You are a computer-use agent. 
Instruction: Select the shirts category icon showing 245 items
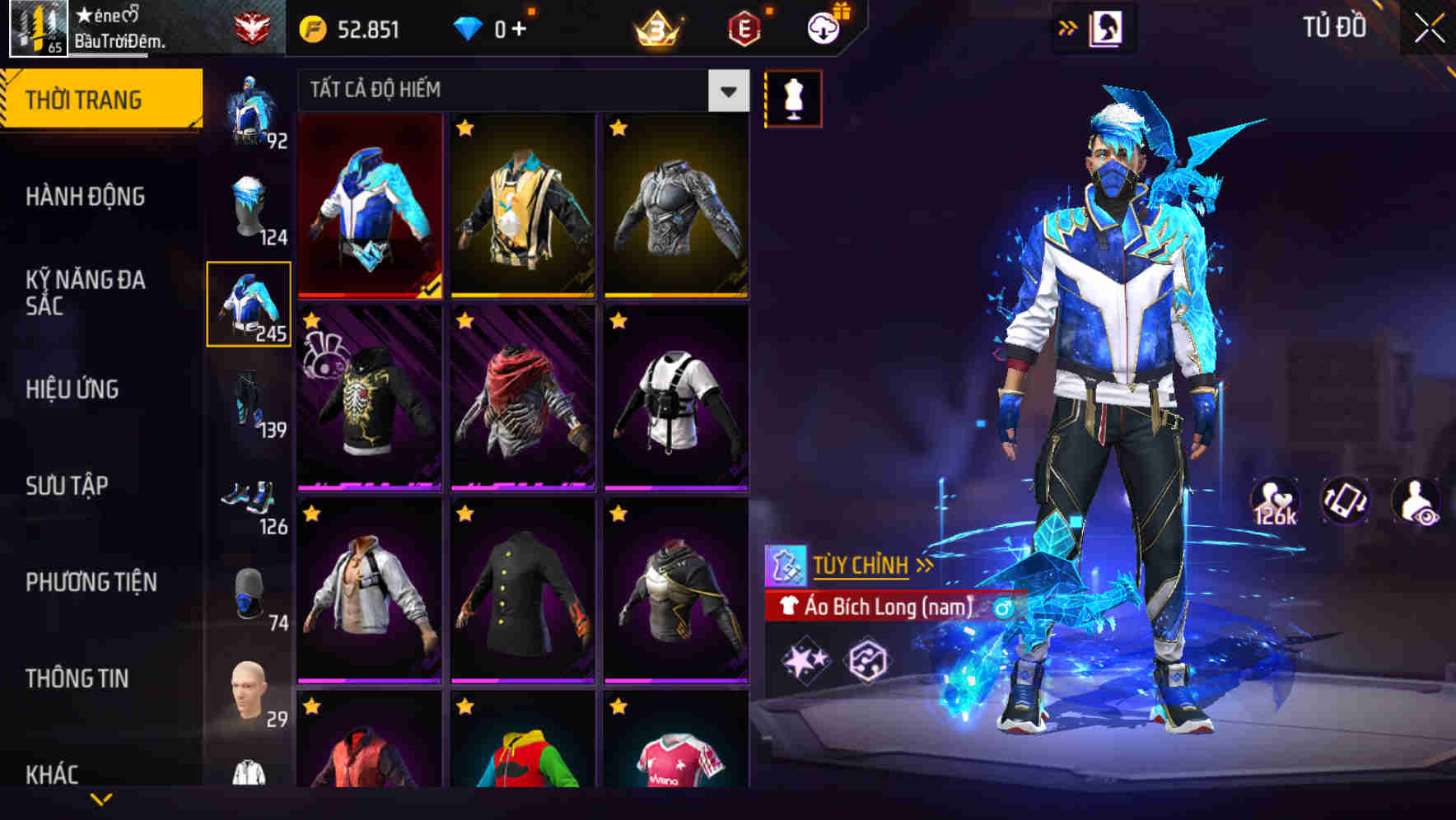pos(249,305)
